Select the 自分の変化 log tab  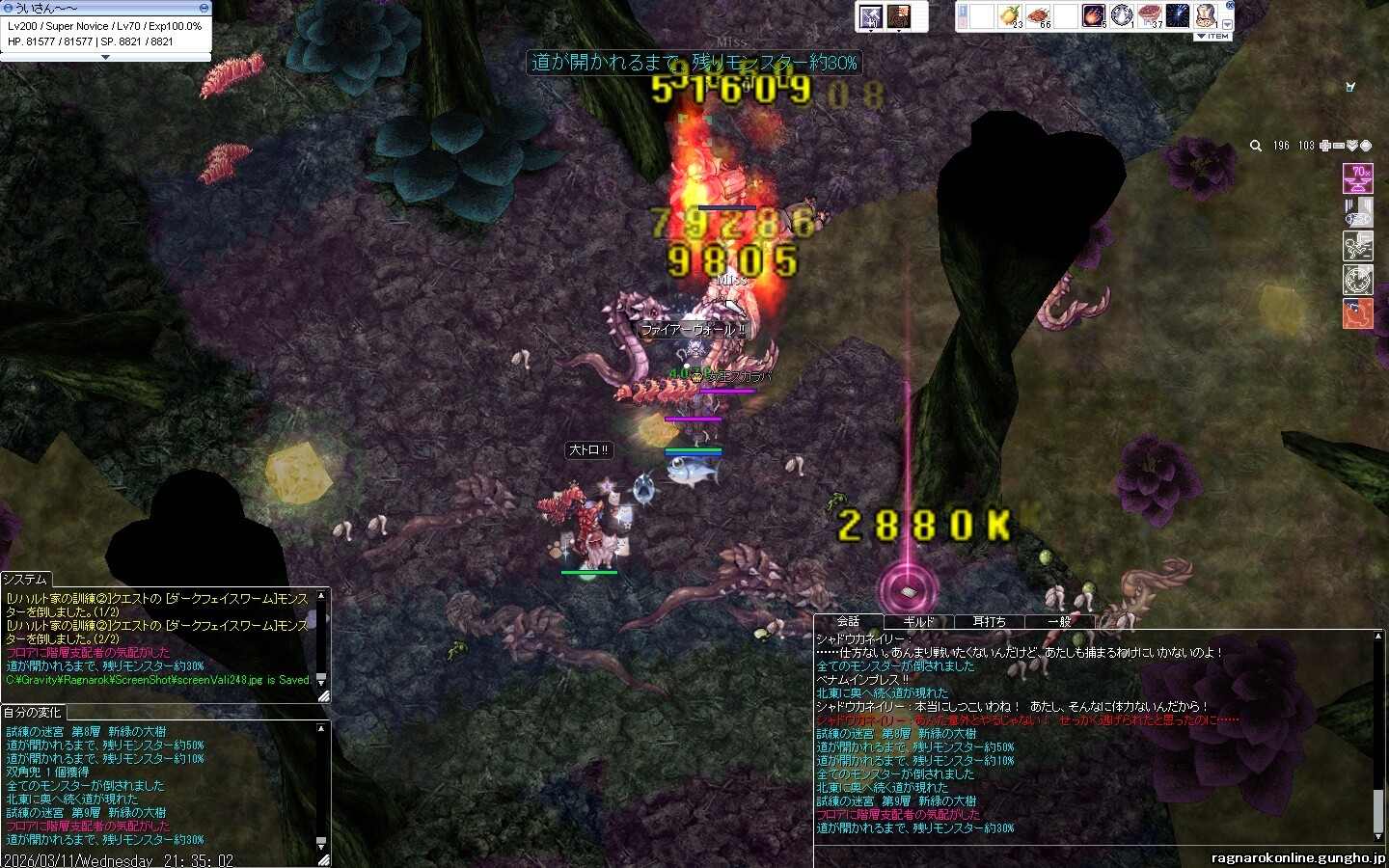tap(32, 712)
